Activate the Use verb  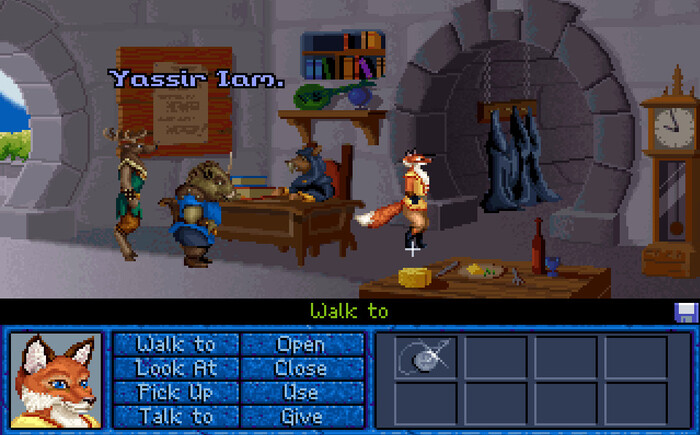(301, 392)
